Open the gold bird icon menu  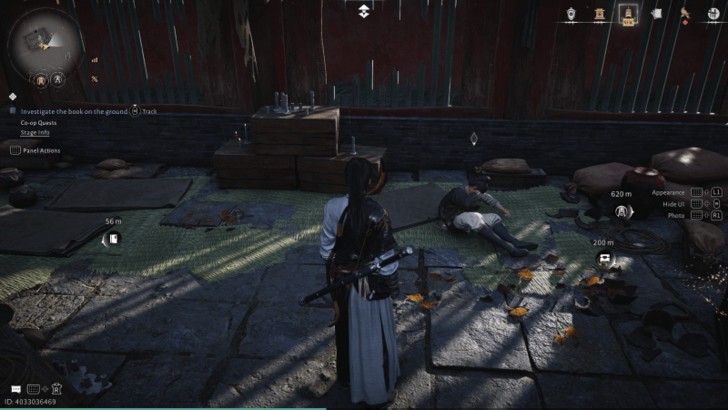685,14
